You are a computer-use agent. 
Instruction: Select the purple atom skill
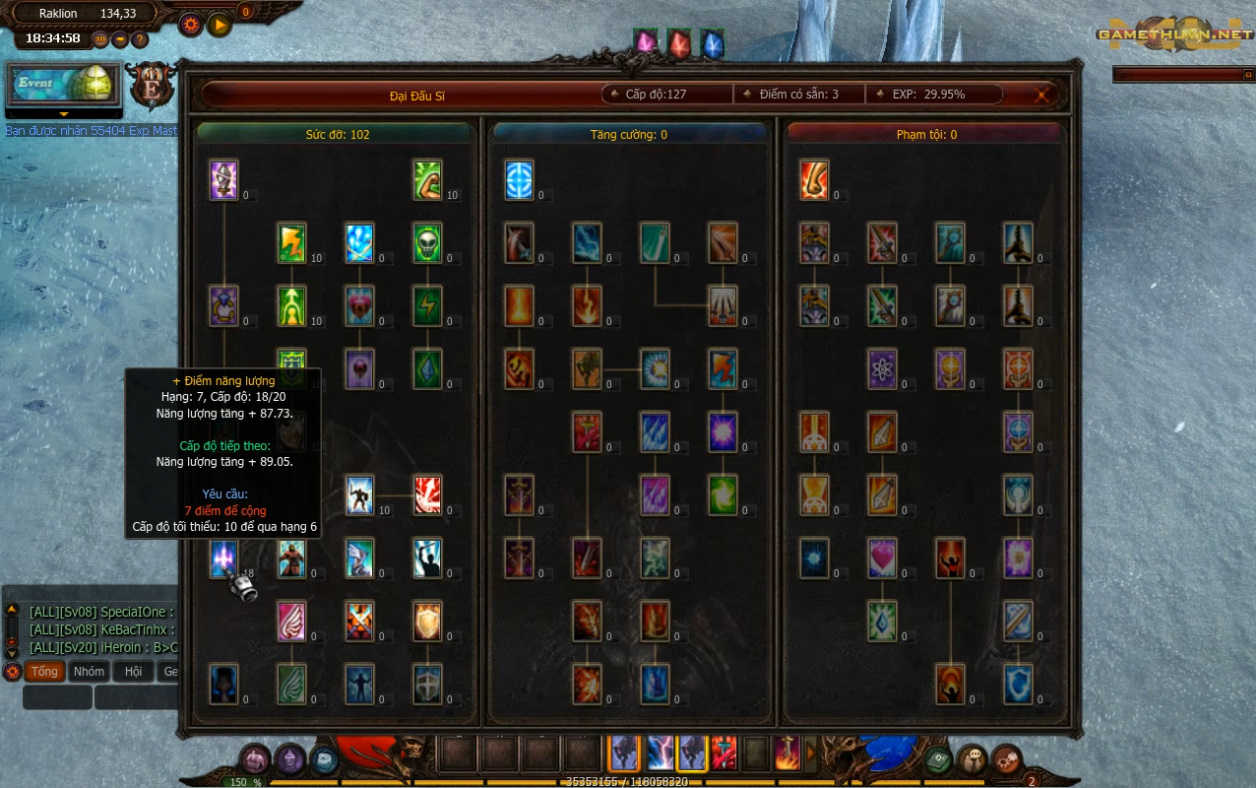pyautogui.click(x=882, y=369)
